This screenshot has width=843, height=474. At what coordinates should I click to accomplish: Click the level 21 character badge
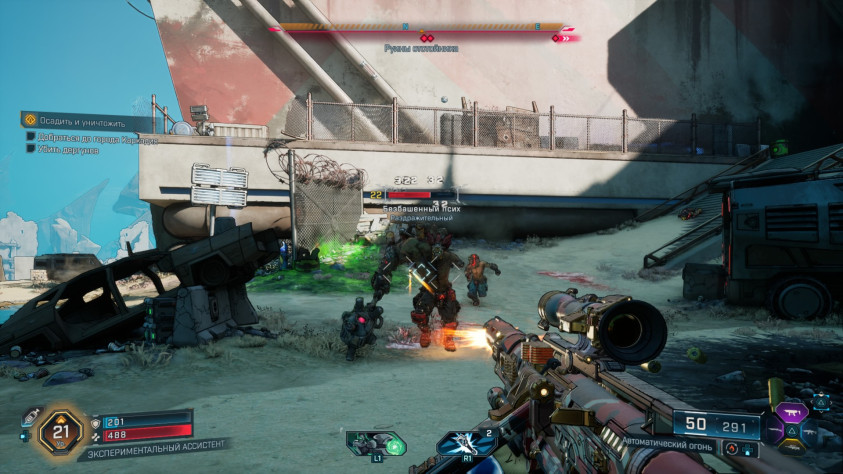point(59,431)
